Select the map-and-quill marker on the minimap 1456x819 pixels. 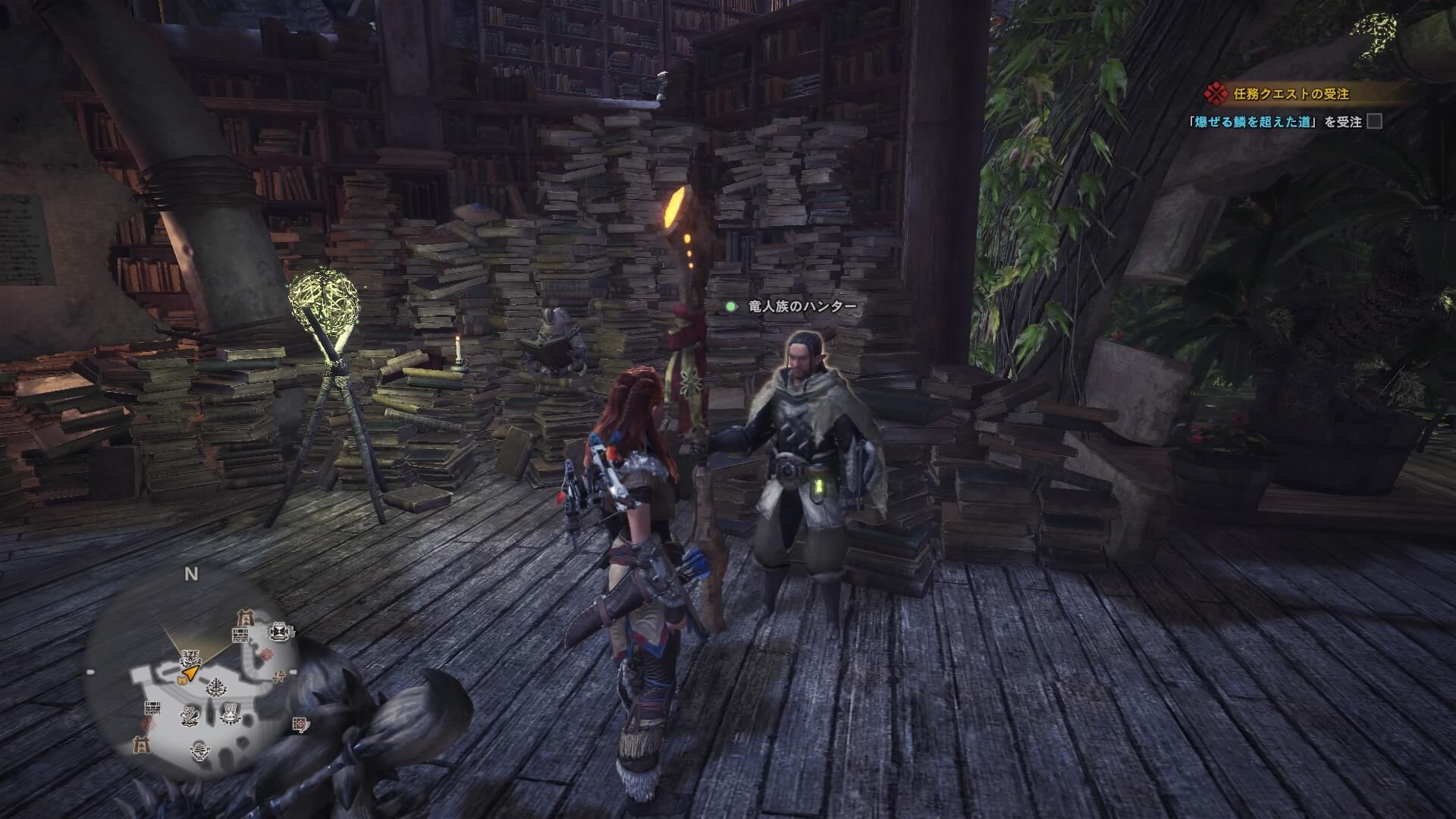(x=301, y=724)
